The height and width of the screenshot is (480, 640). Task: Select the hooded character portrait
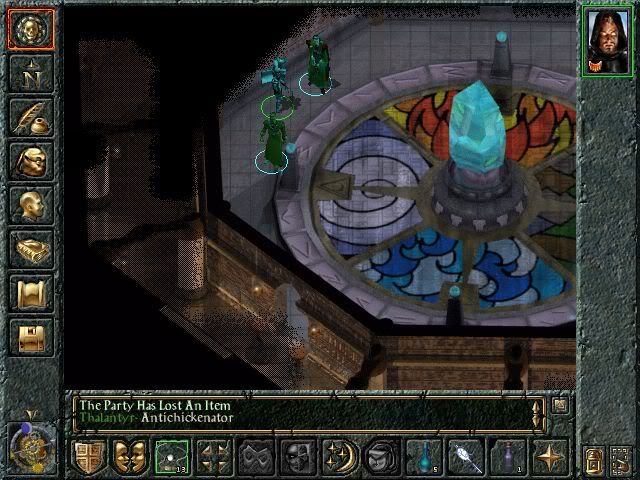pos(608,42)
